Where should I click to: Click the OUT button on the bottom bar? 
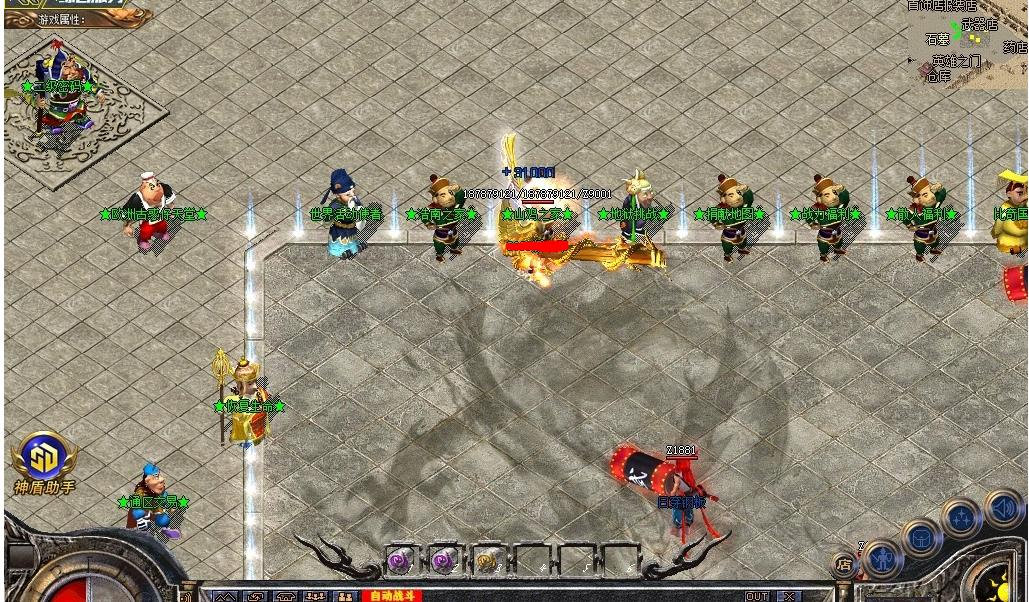(x=757, y=596)
